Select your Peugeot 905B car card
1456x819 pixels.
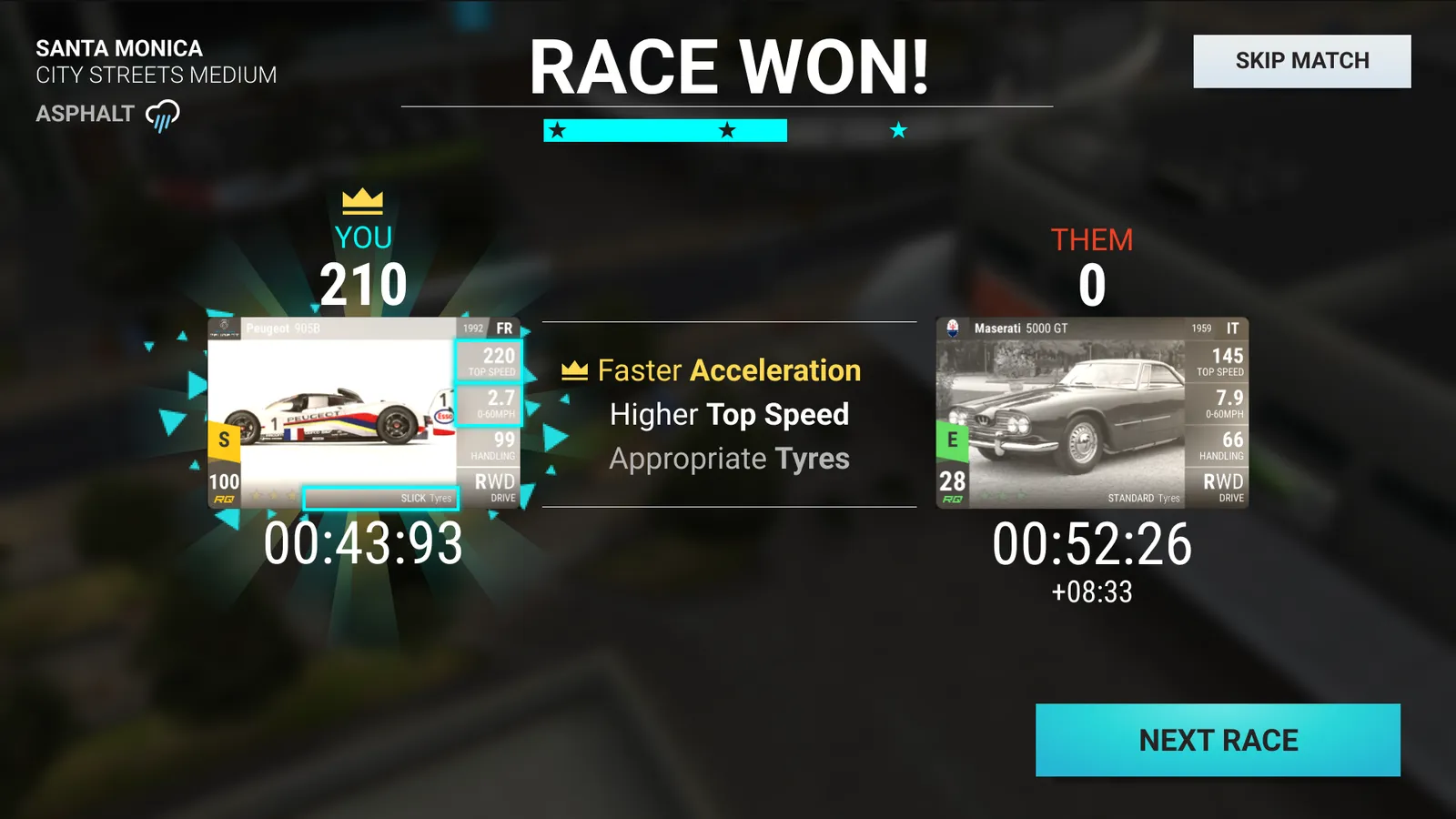pos(364,412)
